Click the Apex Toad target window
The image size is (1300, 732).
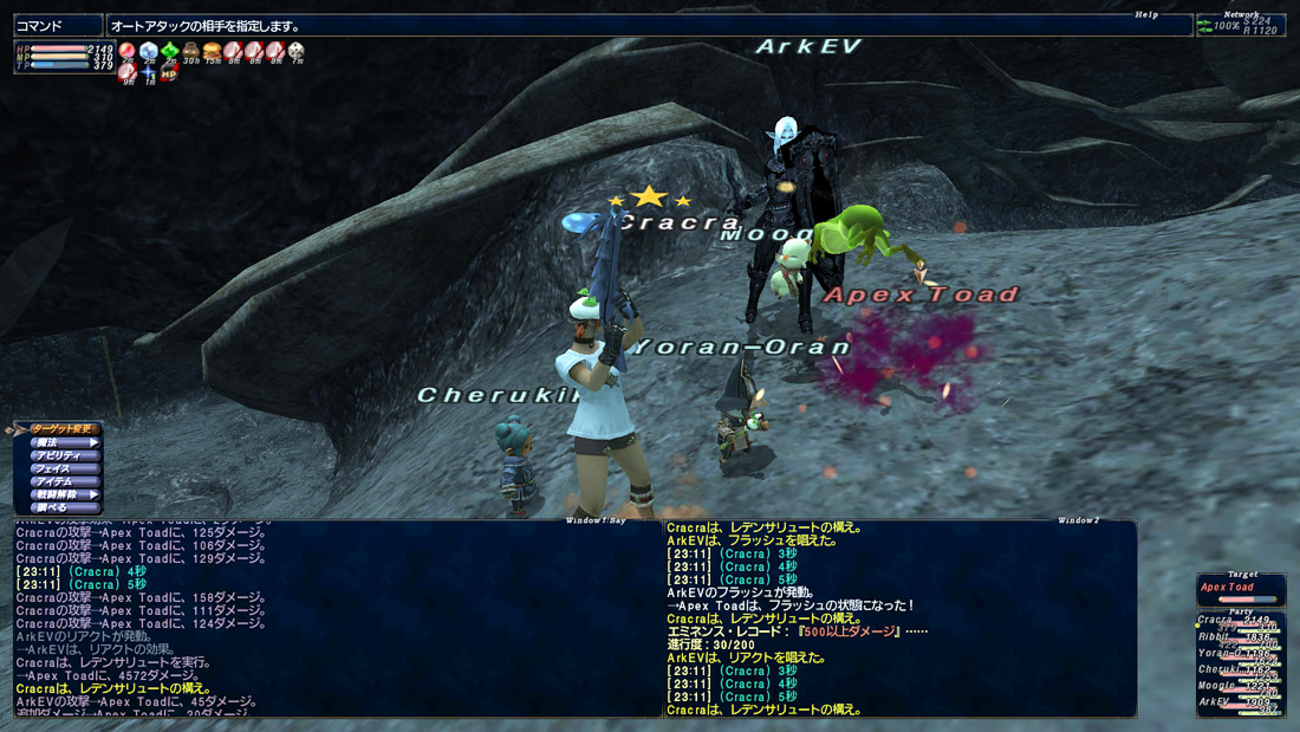[1240, 591]
